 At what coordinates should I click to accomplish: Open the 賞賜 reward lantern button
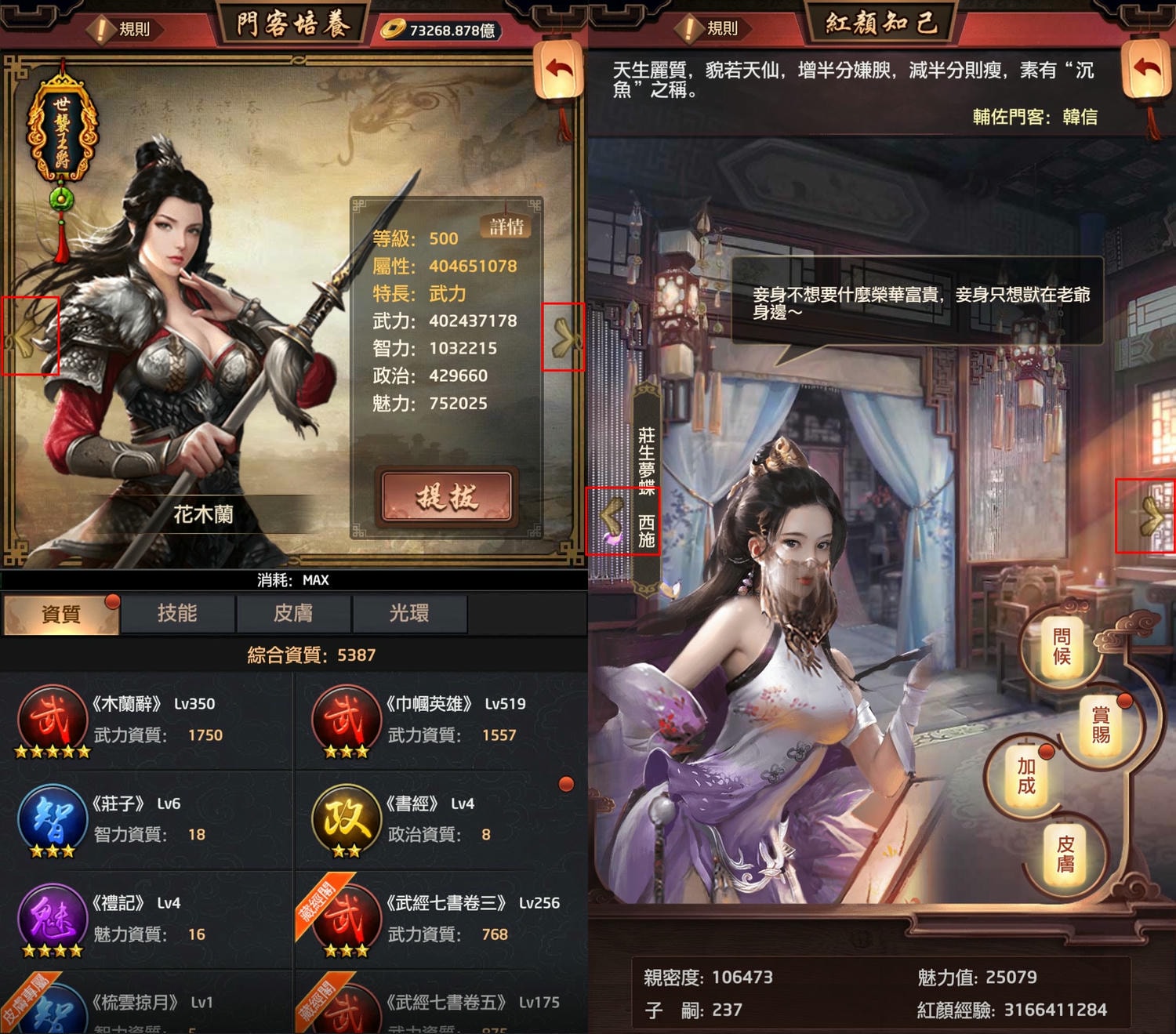click(1101, 724)
